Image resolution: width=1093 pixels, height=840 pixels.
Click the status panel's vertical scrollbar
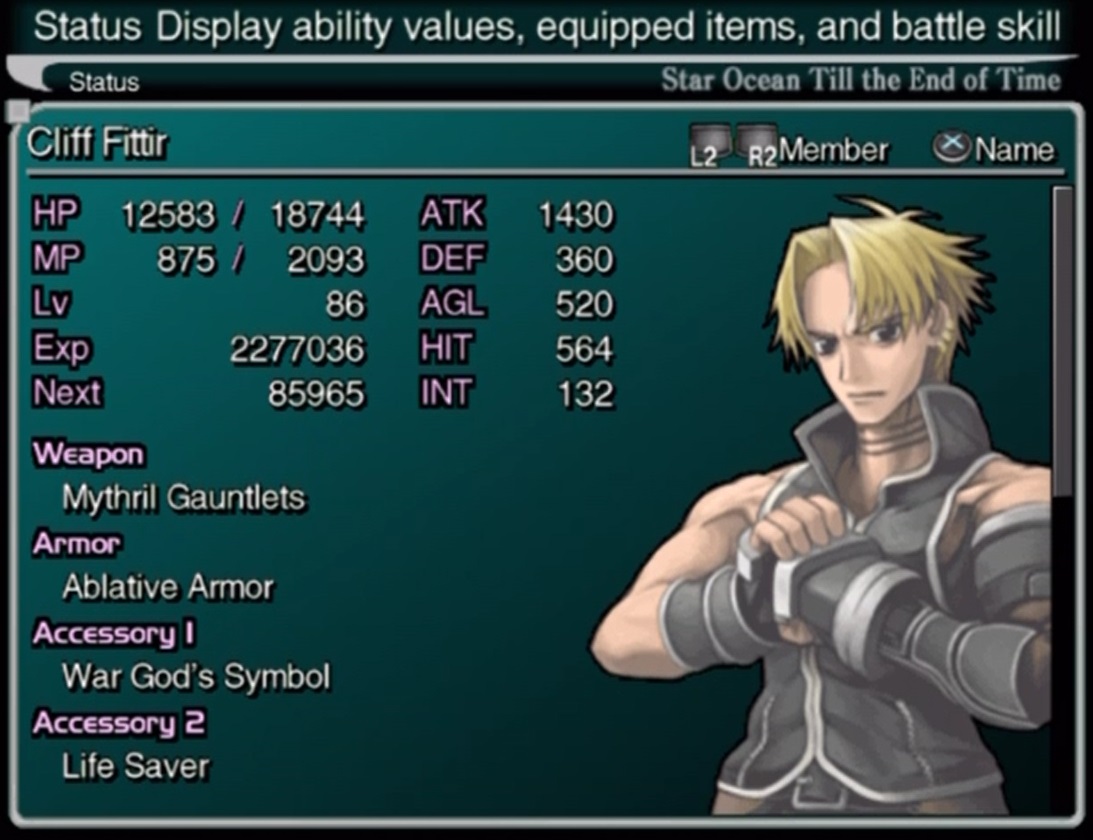(1063, 340)
